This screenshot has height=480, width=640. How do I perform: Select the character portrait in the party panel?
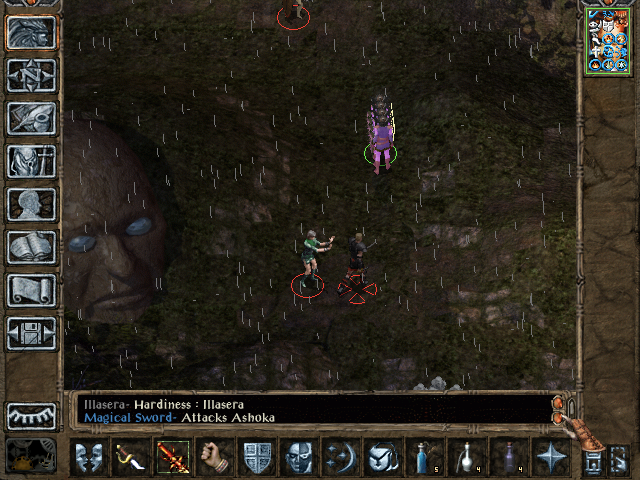(606, 42)
